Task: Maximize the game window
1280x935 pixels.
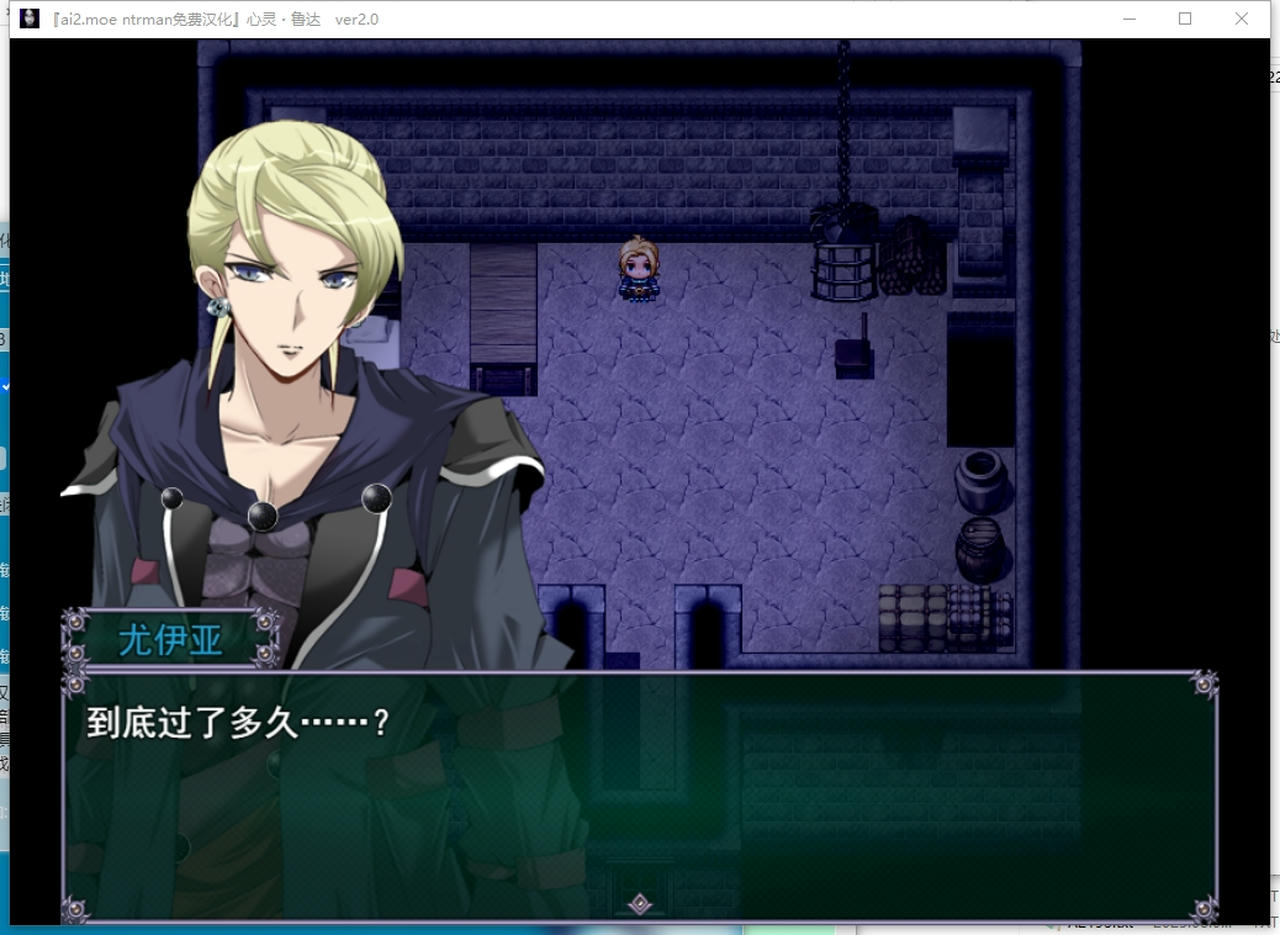Action: pos(1185,19)
